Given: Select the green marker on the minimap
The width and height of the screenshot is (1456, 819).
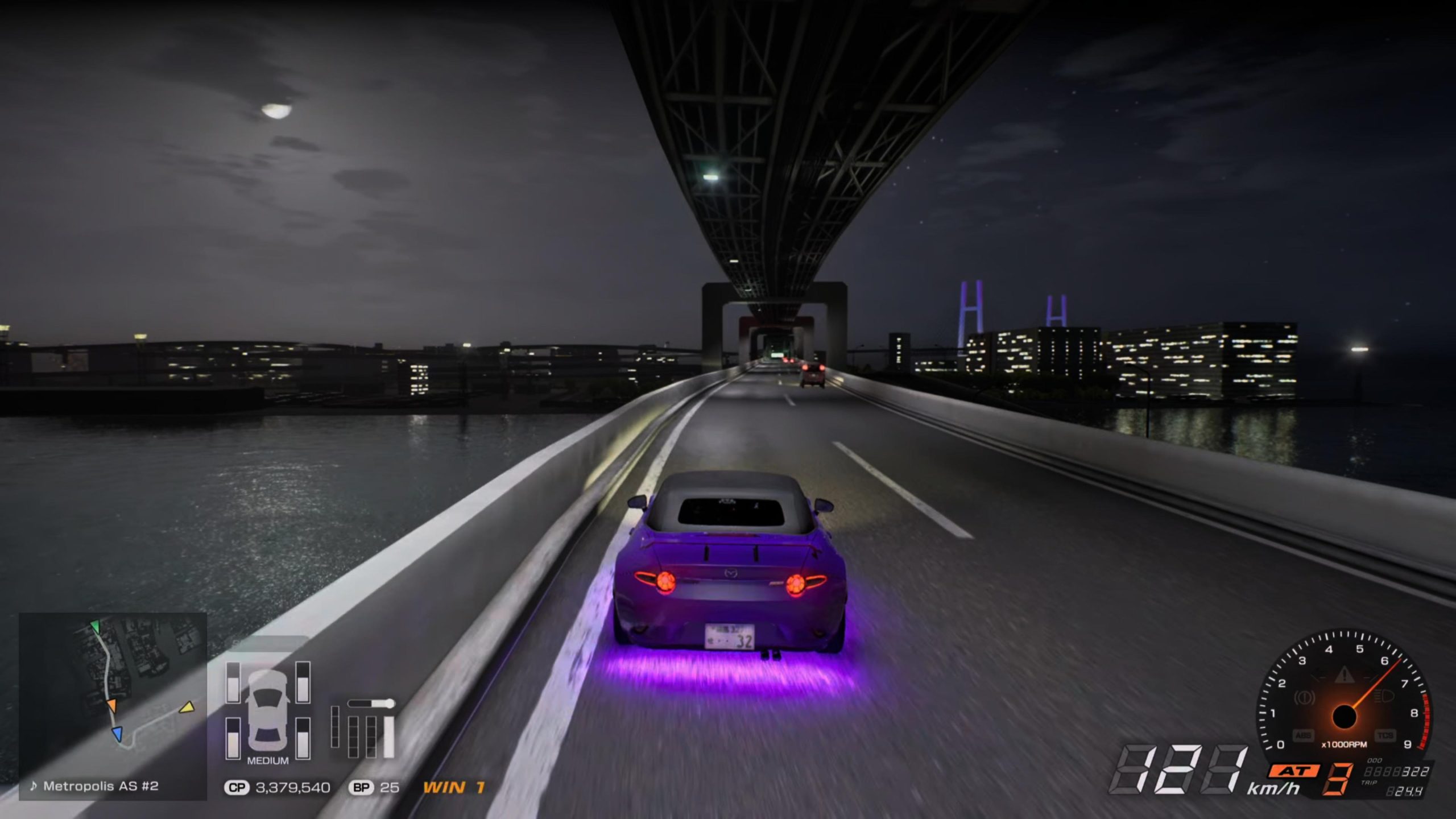Looking at the screenshot, I should tap(95, 627).
